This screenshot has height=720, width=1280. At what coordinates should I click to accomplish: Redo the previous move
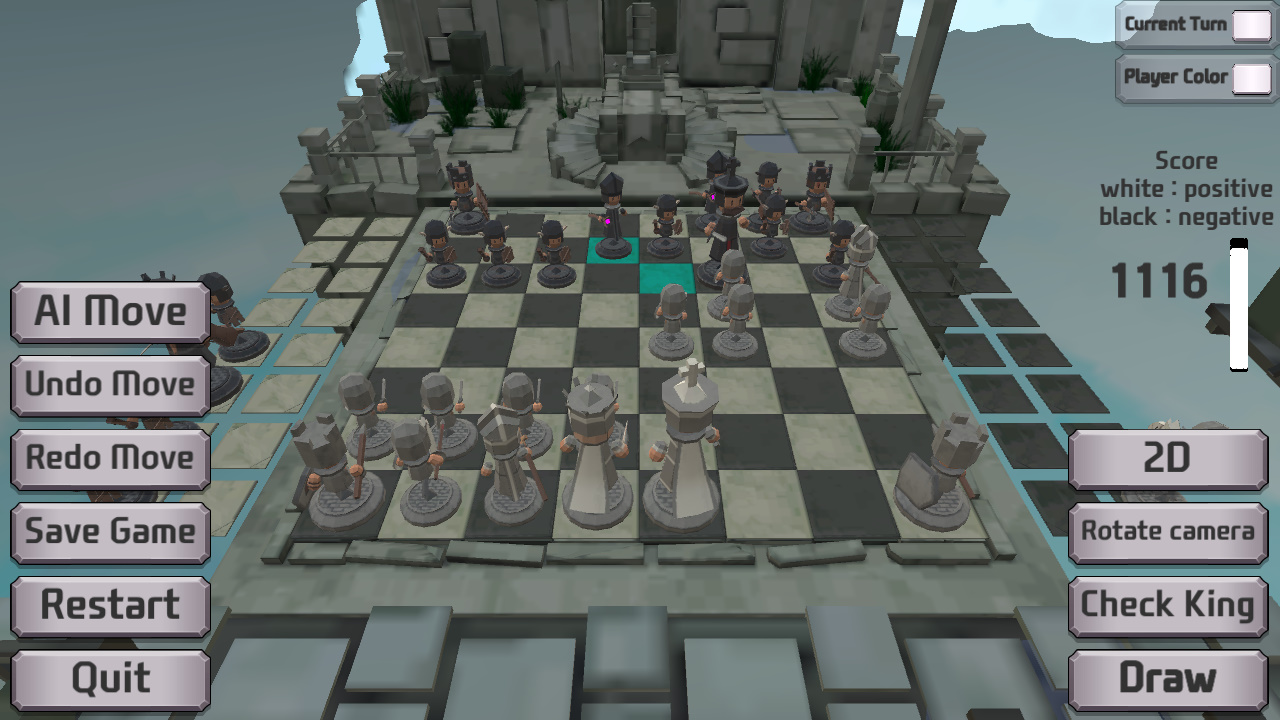(x=110, y=458)
